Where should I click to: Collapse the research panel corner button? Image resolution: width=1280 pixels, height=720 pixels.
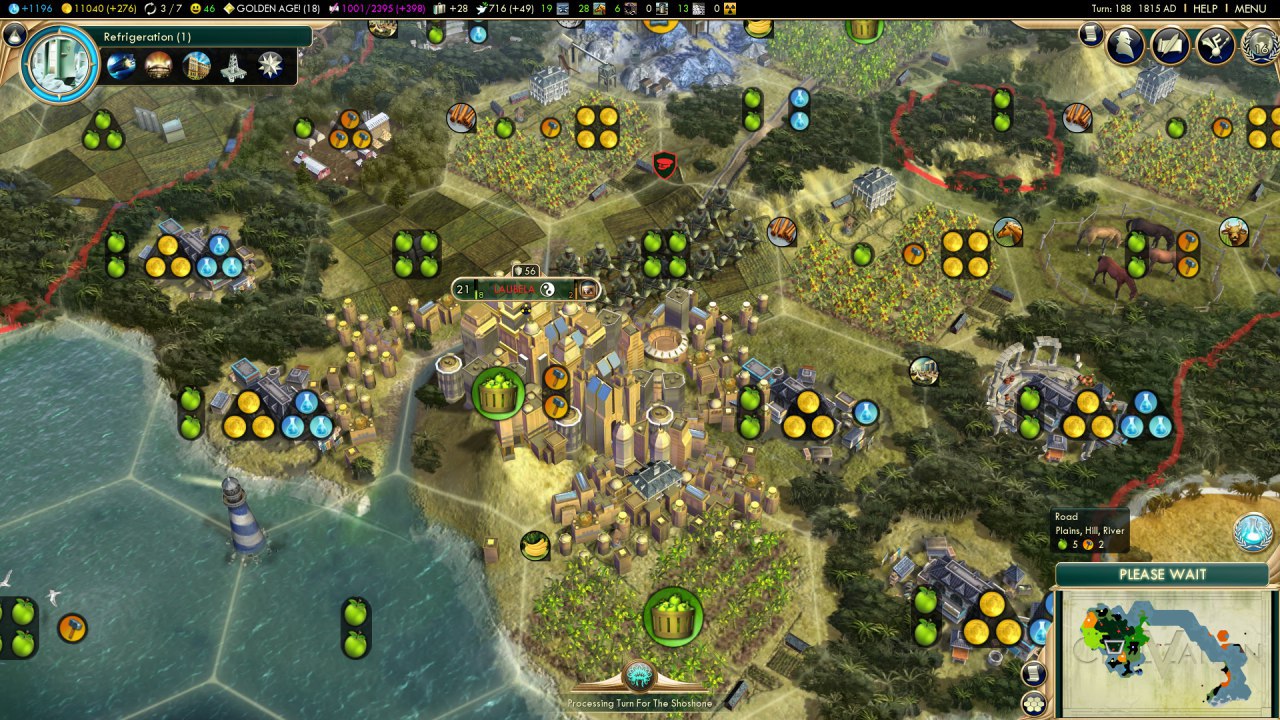(14, 35)
